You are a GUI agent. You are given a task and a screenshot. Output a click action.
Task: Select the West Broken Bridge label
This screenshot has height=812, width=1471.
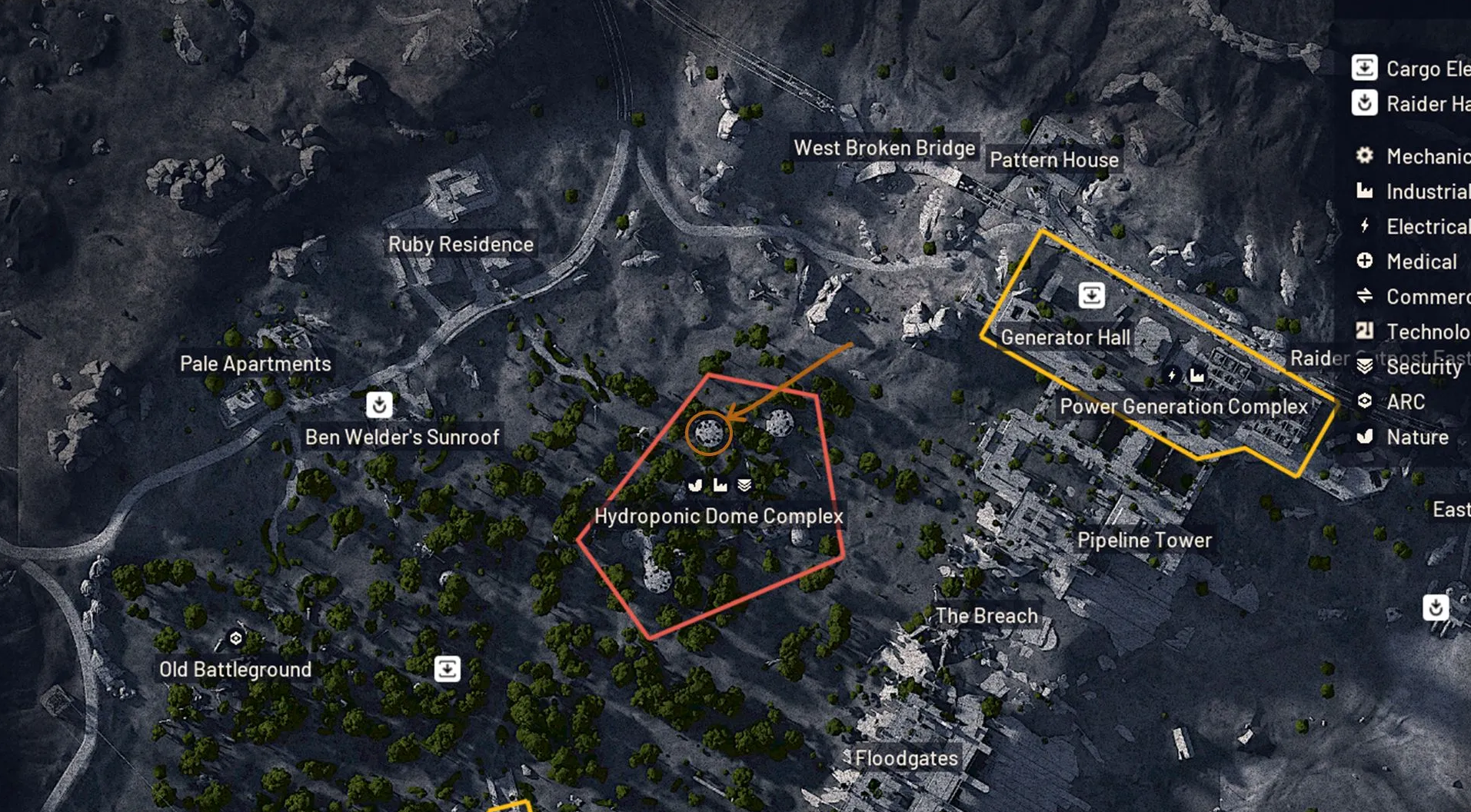884,148
